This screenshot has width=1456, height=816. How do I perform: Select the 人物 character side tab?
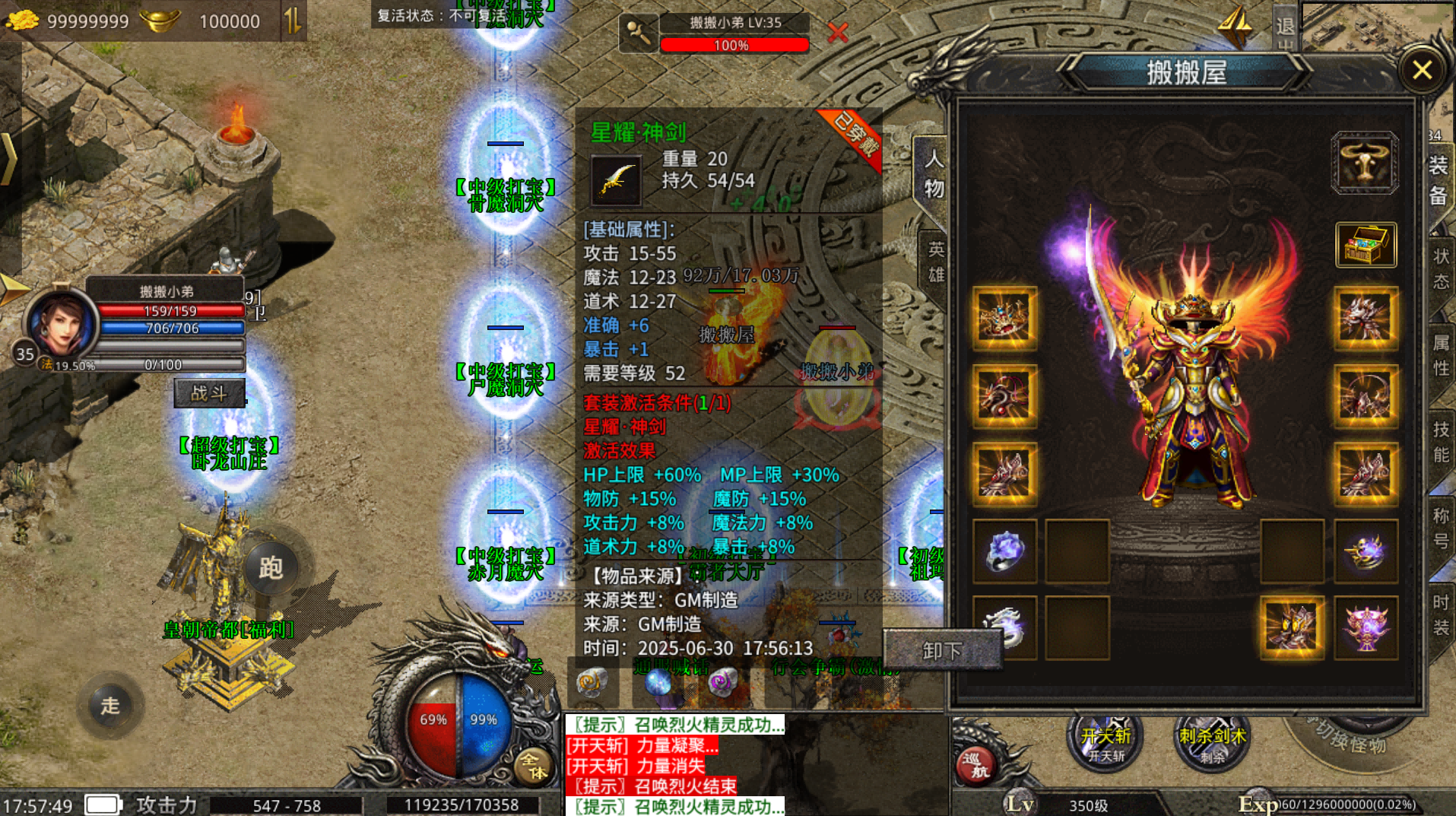(934, 173)
